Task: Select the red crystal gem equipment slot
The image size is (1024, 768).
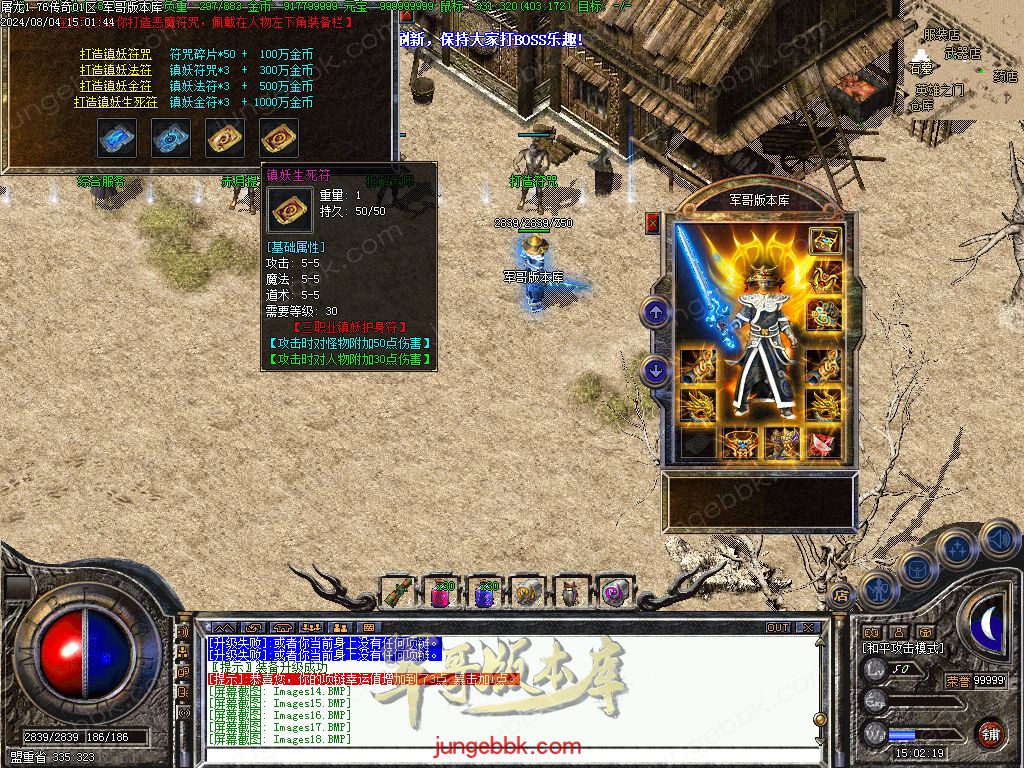Action: tap(824, 443)
